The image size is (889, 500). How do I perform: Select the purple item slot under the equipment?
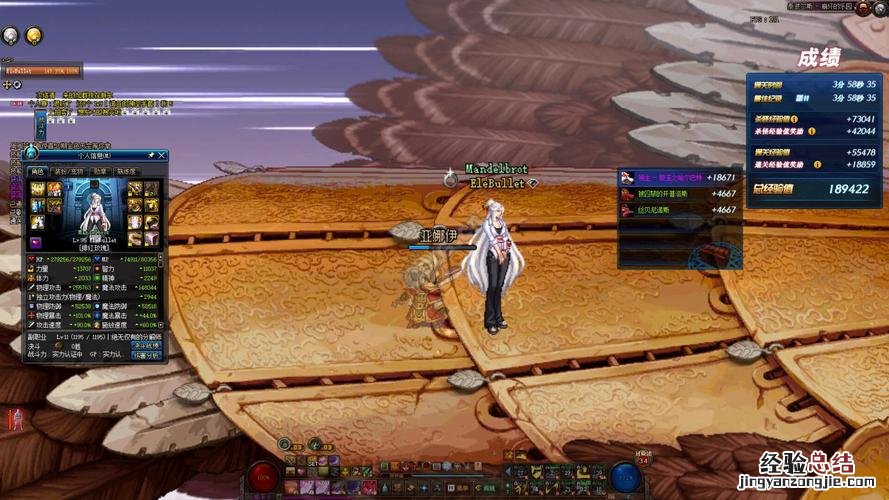click(36, 243)
